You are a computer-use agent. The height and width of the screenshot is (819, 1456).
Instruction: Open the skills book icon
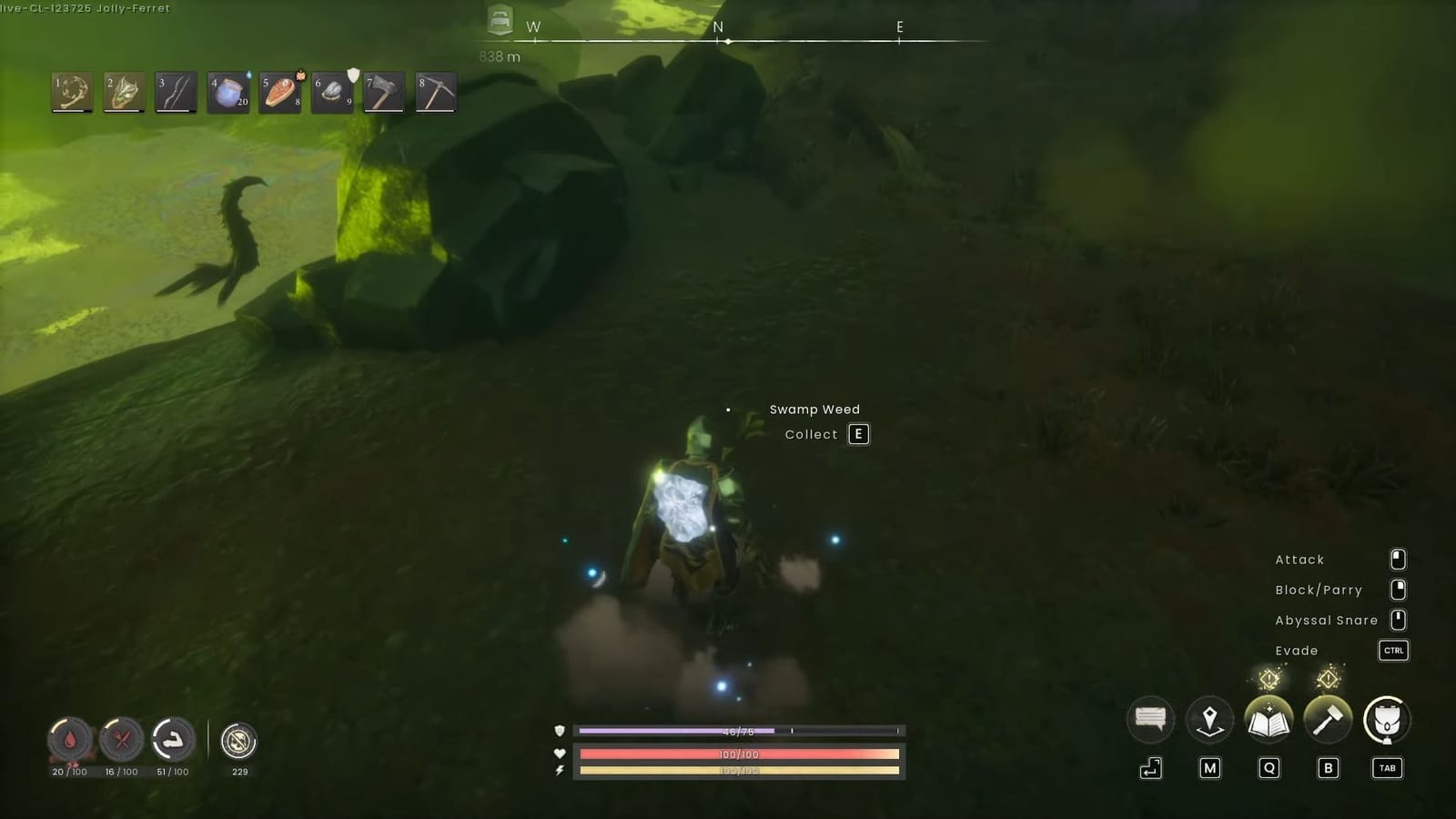pyautogui.click(x=1269, y=719)
